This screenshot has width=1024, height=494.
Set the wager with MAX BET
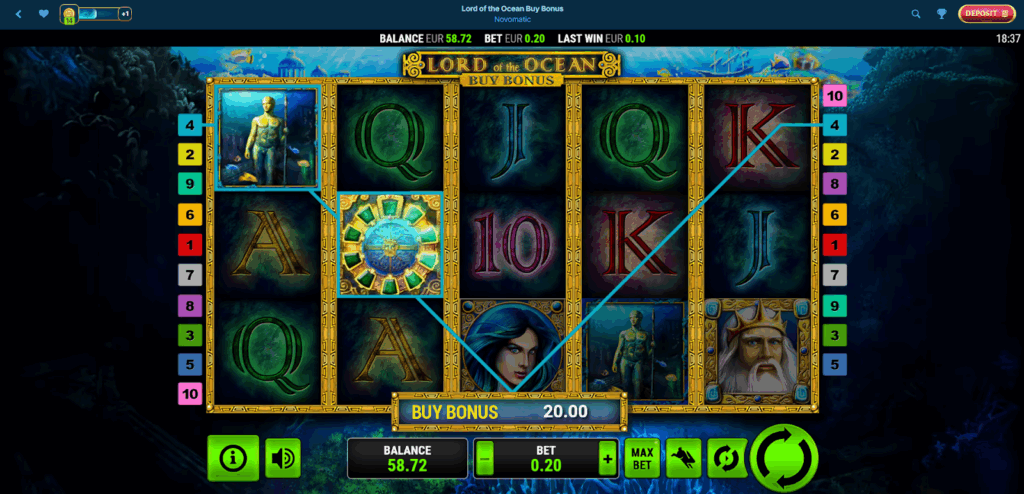coord(641,458)
